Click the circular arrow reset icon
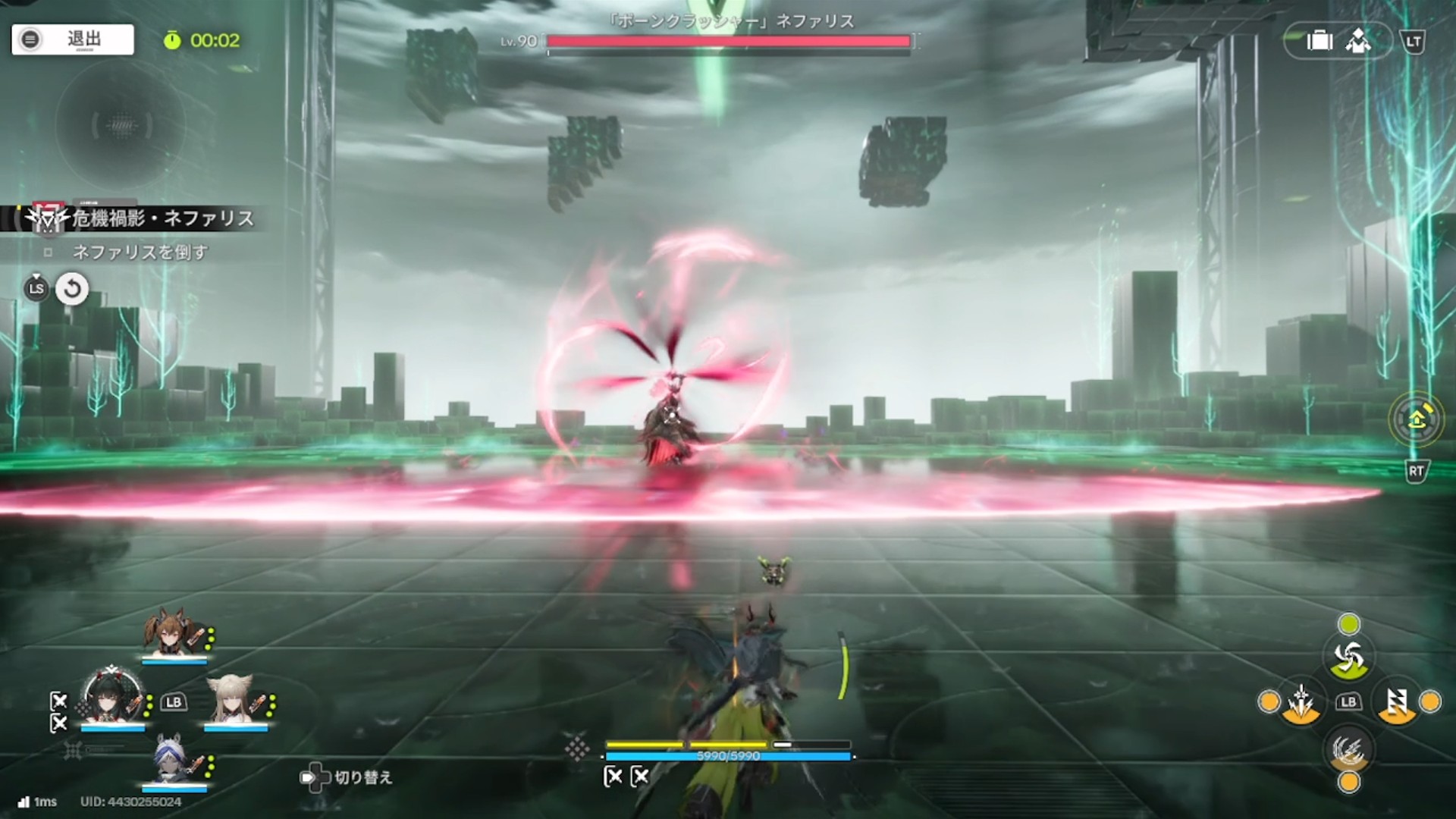The height and width of the screenshot is (819, 1456). (72, 289)
